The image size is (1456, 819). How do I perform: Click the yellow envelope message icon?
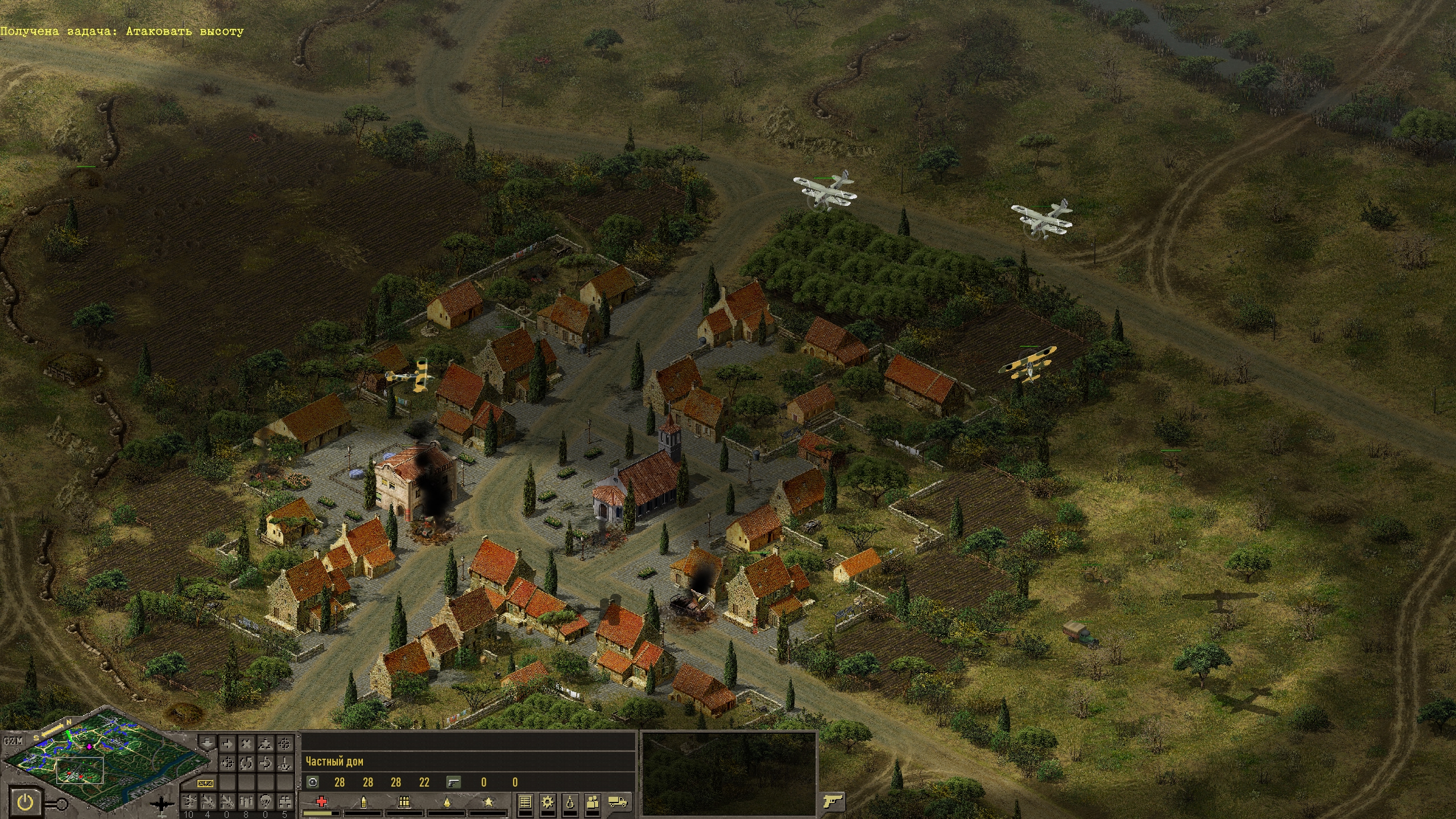[206, 783]
